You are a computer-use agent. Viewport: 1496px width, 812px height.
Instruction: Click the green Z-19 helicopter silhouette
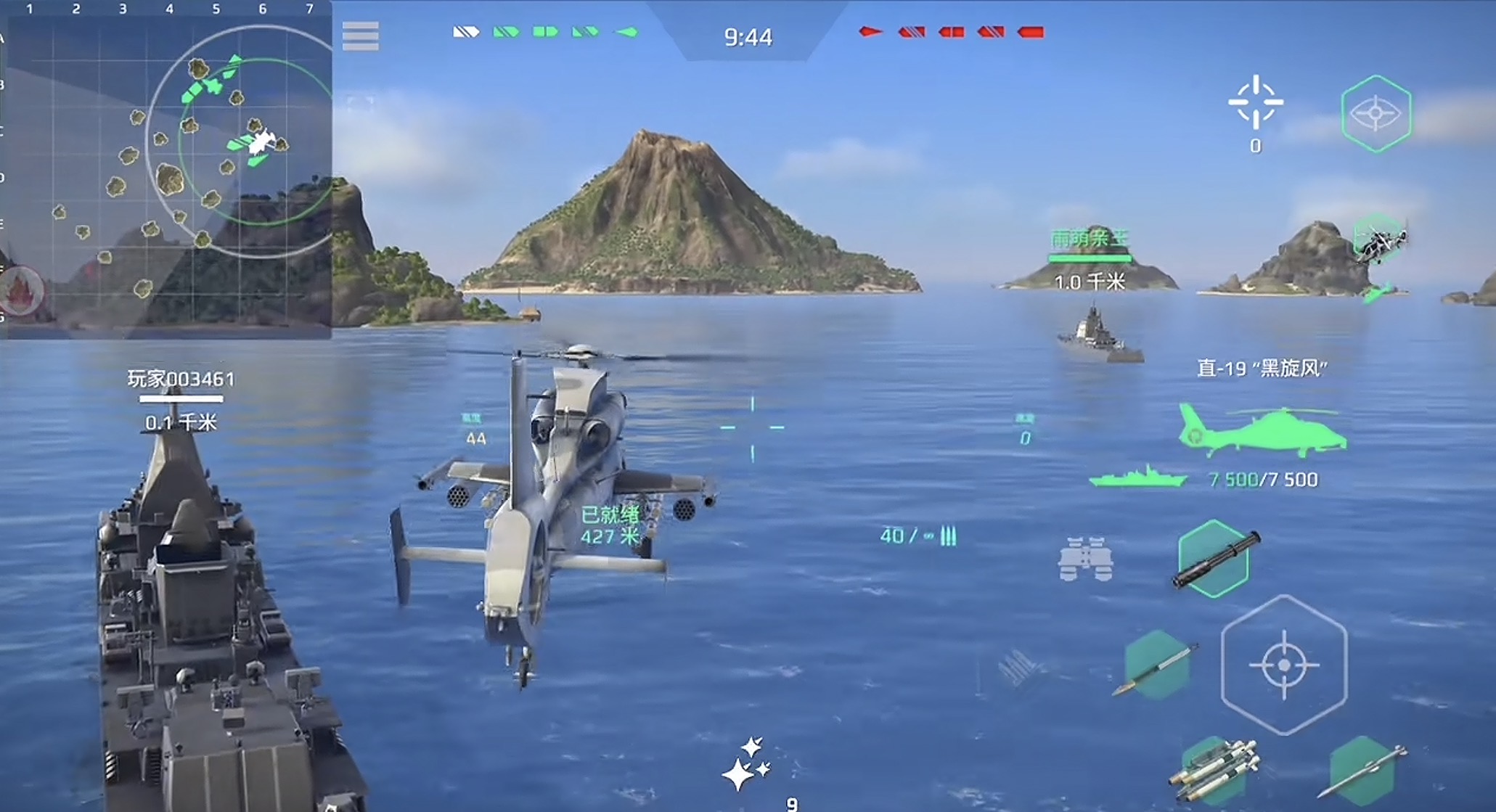1262,431
